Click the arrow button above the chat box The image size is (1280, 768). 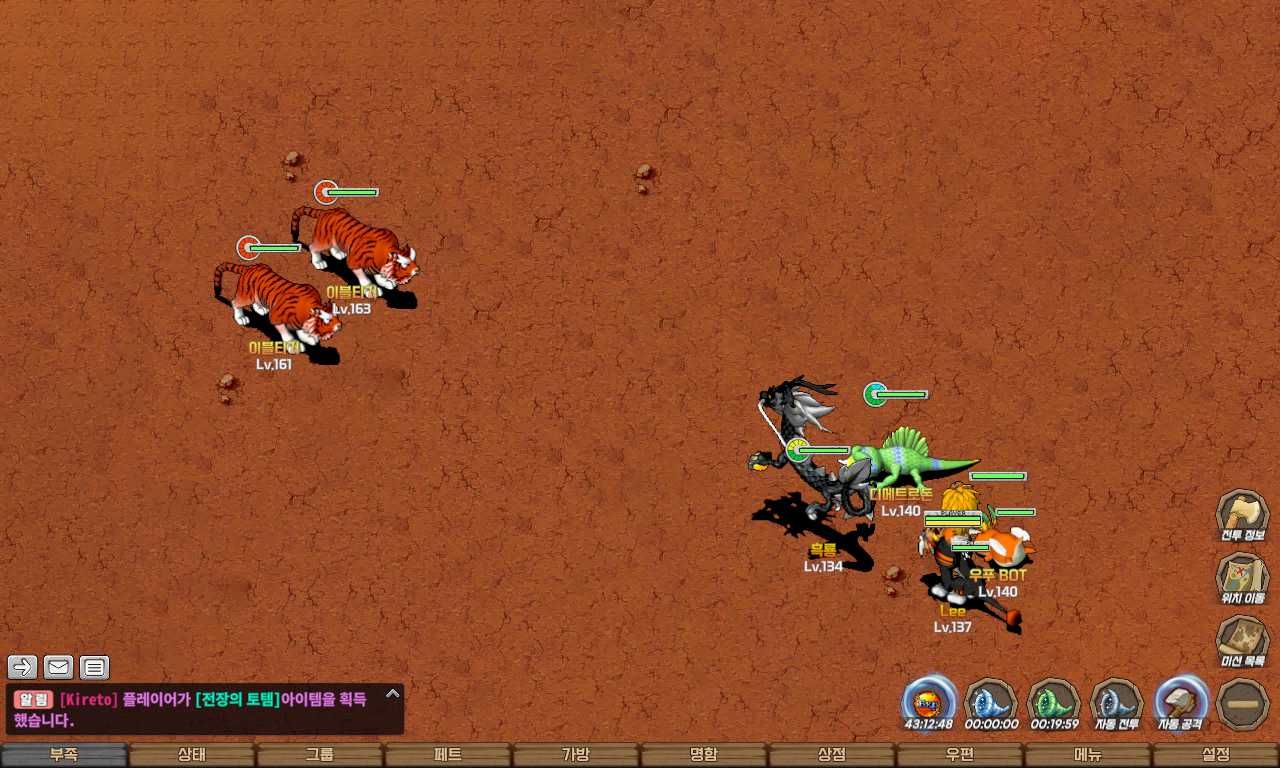pyautogui.click(x=23, y=667)
